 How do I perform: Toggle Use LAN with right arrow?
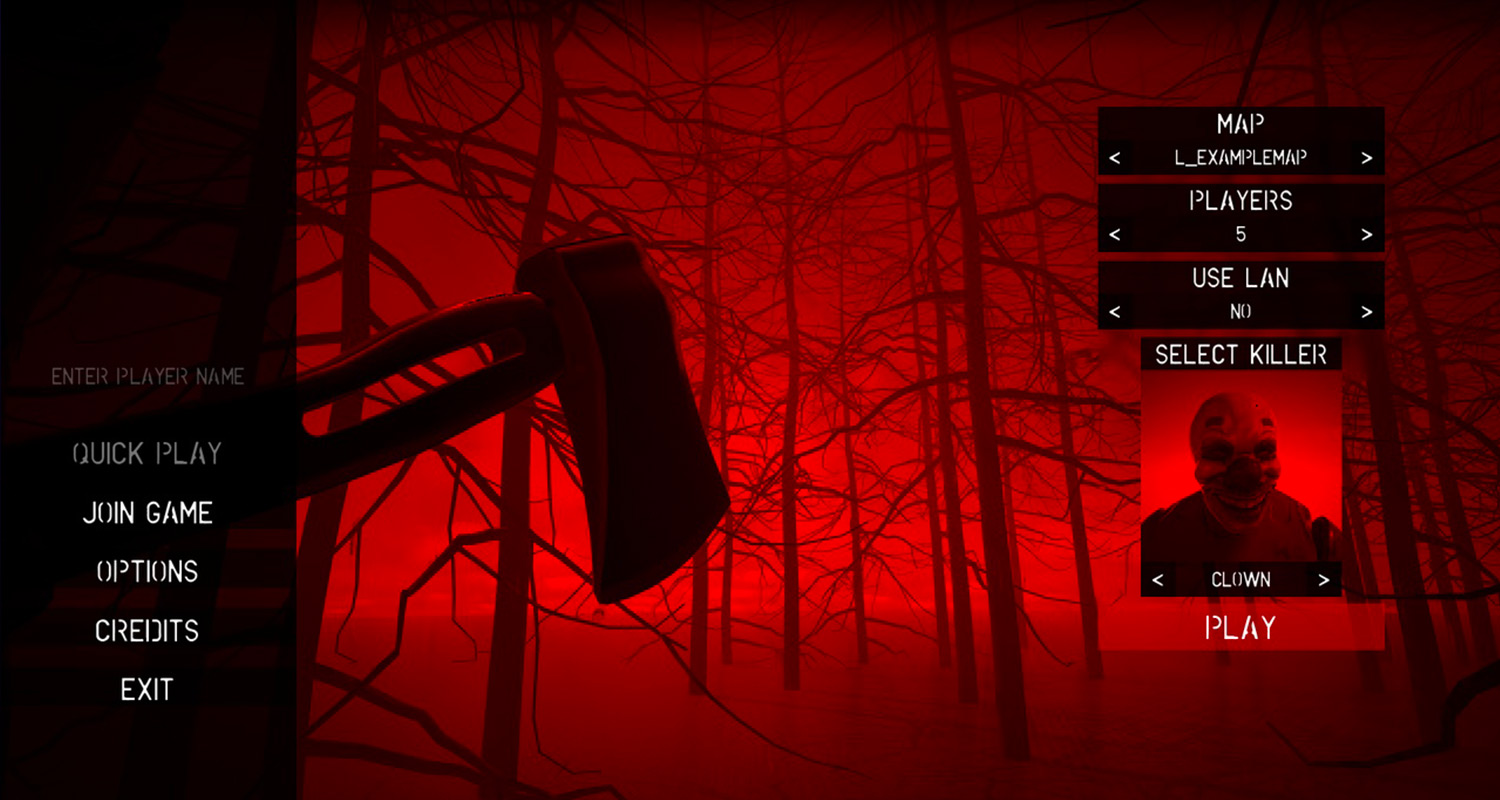click(x=1367, y=312)
